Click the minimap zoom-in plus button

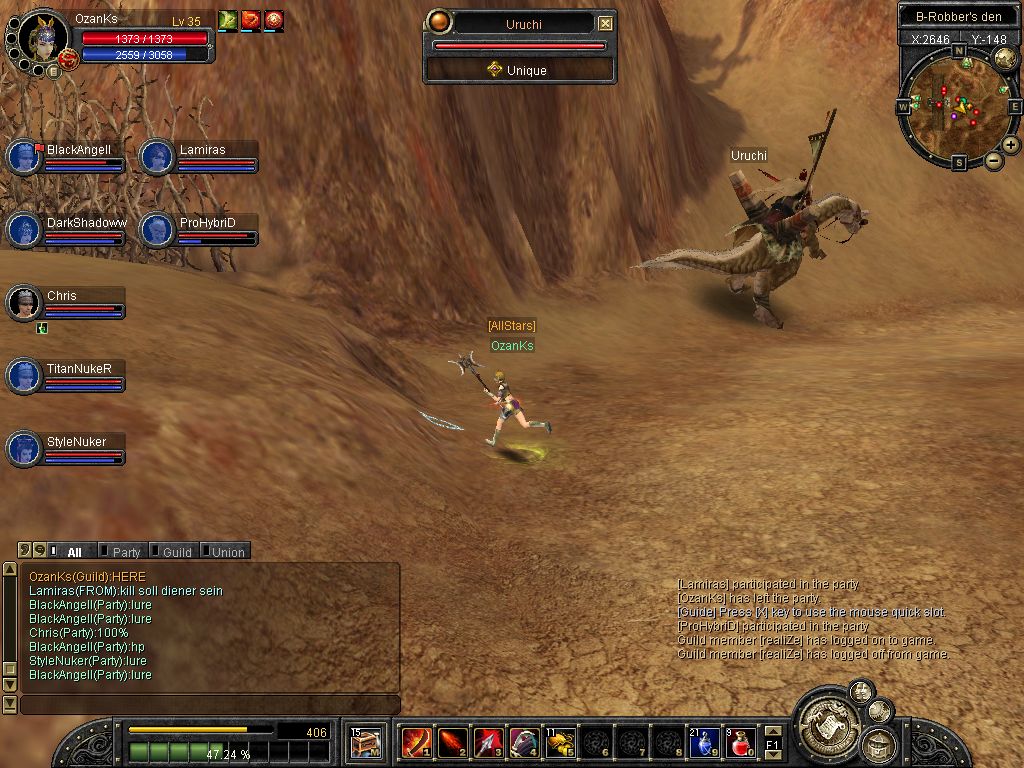click(x=1011, y=145)
